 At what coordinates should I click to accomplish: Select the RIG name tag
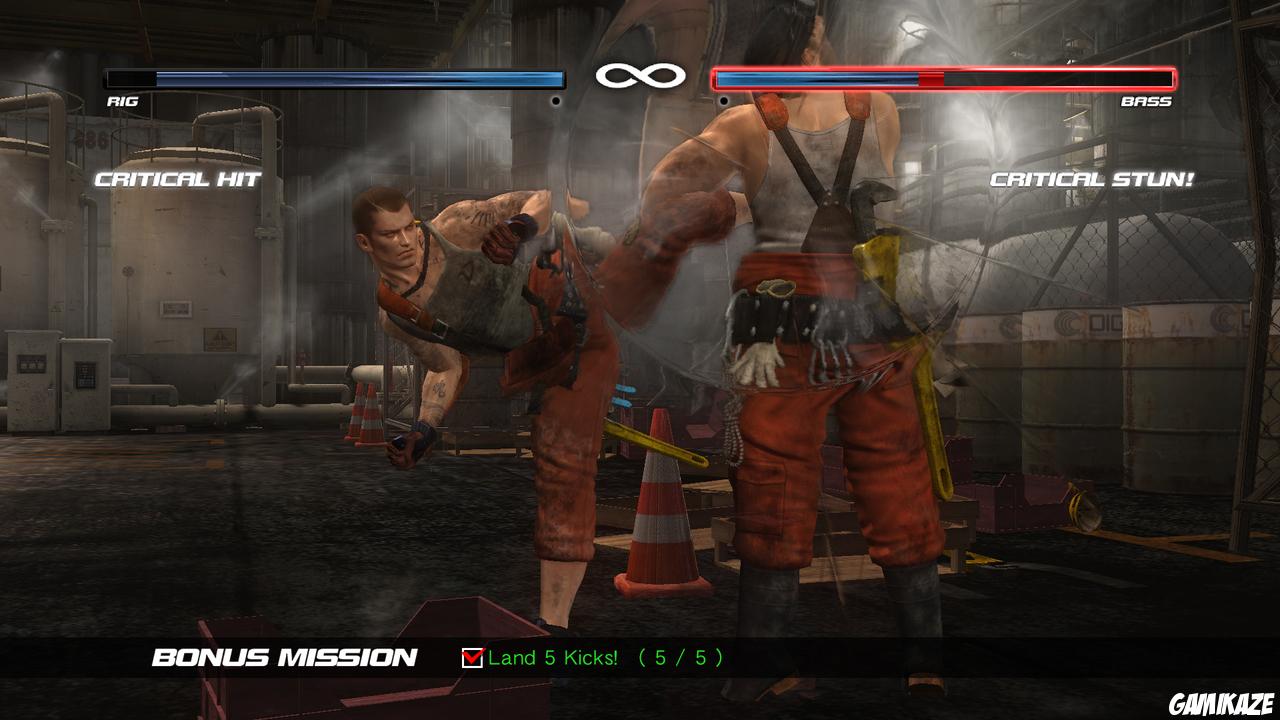[x=122, y=101]
